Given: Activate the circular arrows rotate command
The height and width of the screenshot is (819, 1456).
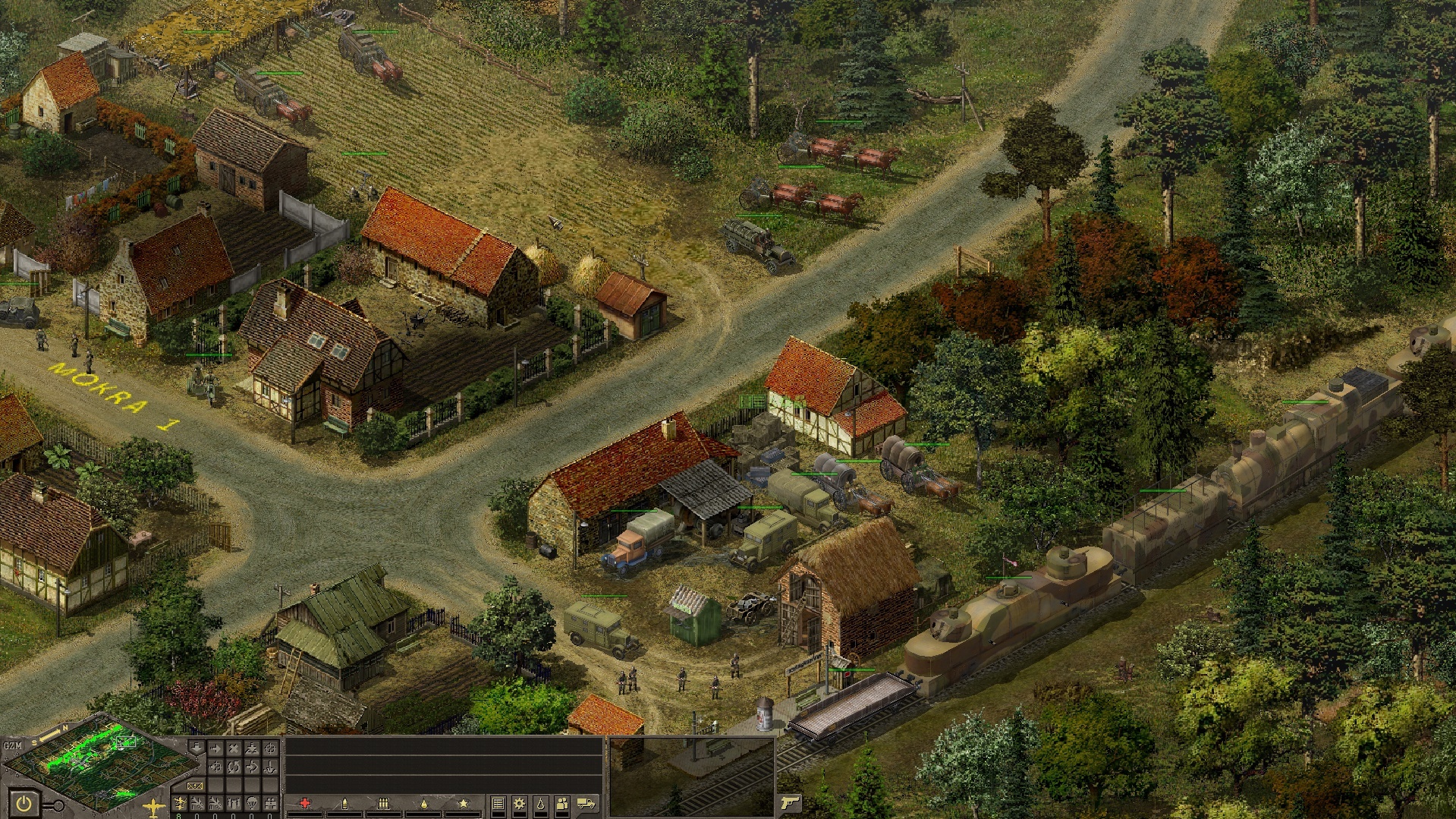Looking at the screenshot, I should (x=234, y=767).
